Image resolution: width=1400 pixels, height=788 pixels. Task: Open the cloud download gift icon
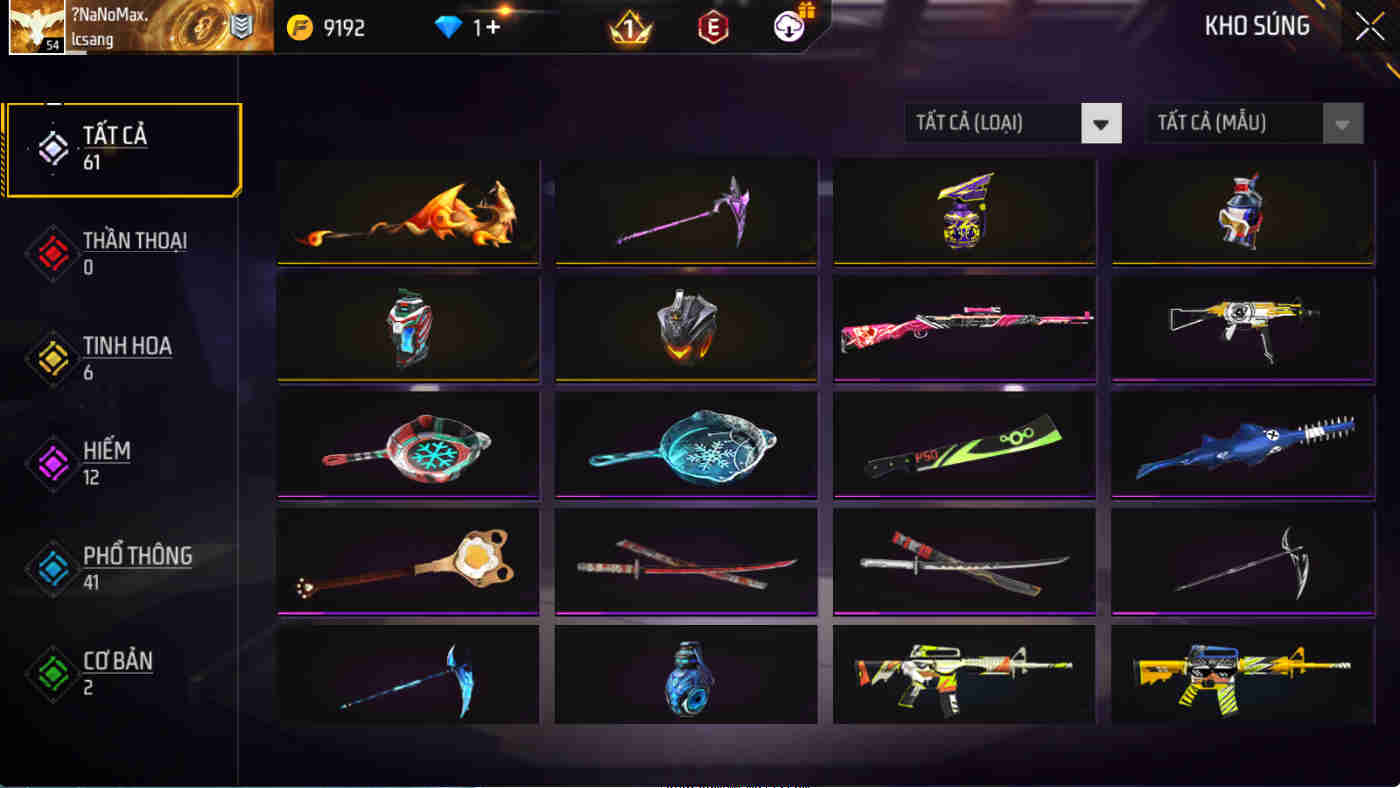(x=790, y=27)
